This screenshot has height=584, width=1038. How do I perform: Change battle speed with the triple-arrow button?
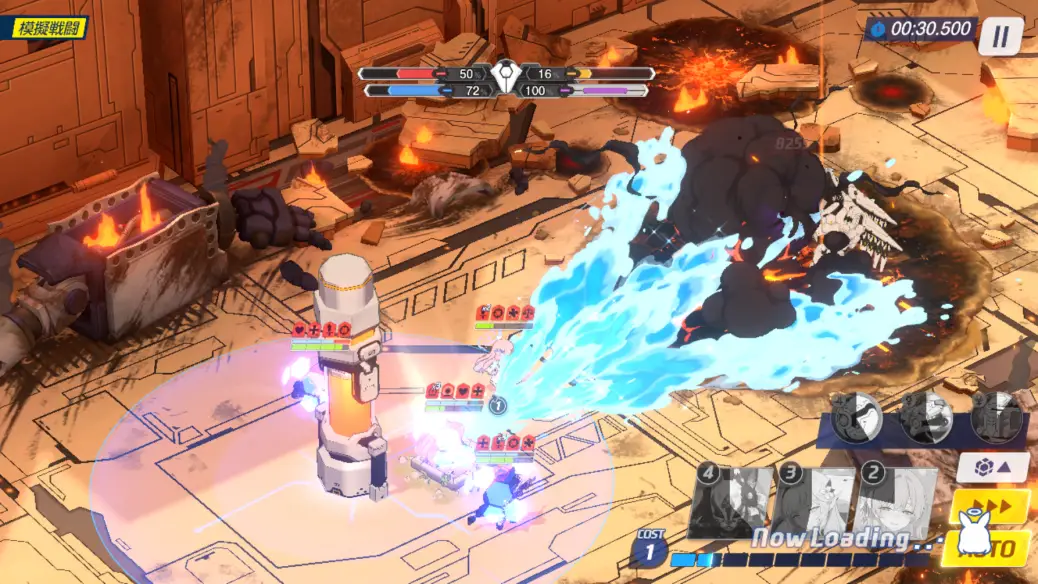click(x=995, y=505)
